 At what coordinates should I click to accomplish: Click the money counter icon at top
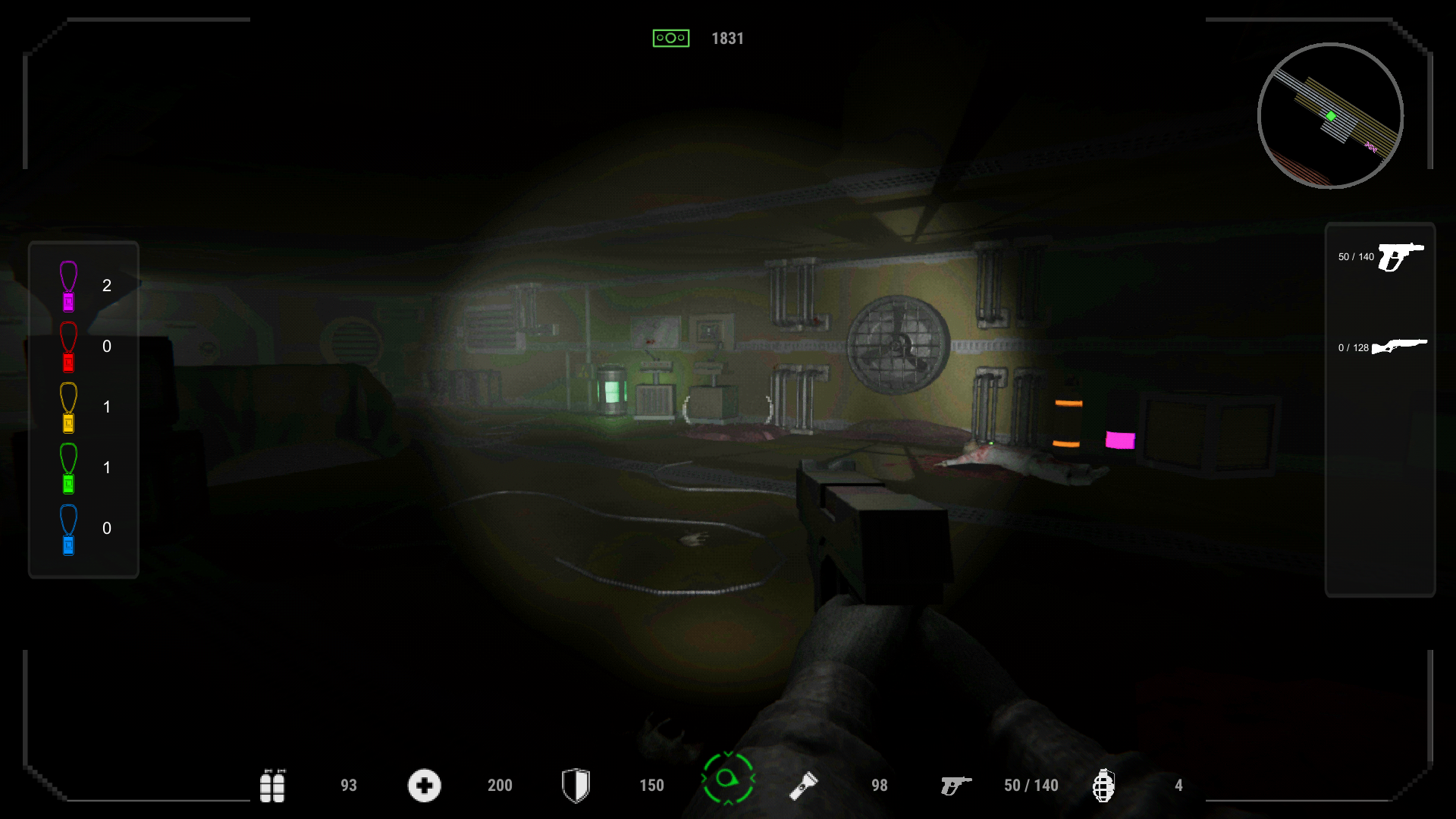pyautogui.click(x=670, y=37)
